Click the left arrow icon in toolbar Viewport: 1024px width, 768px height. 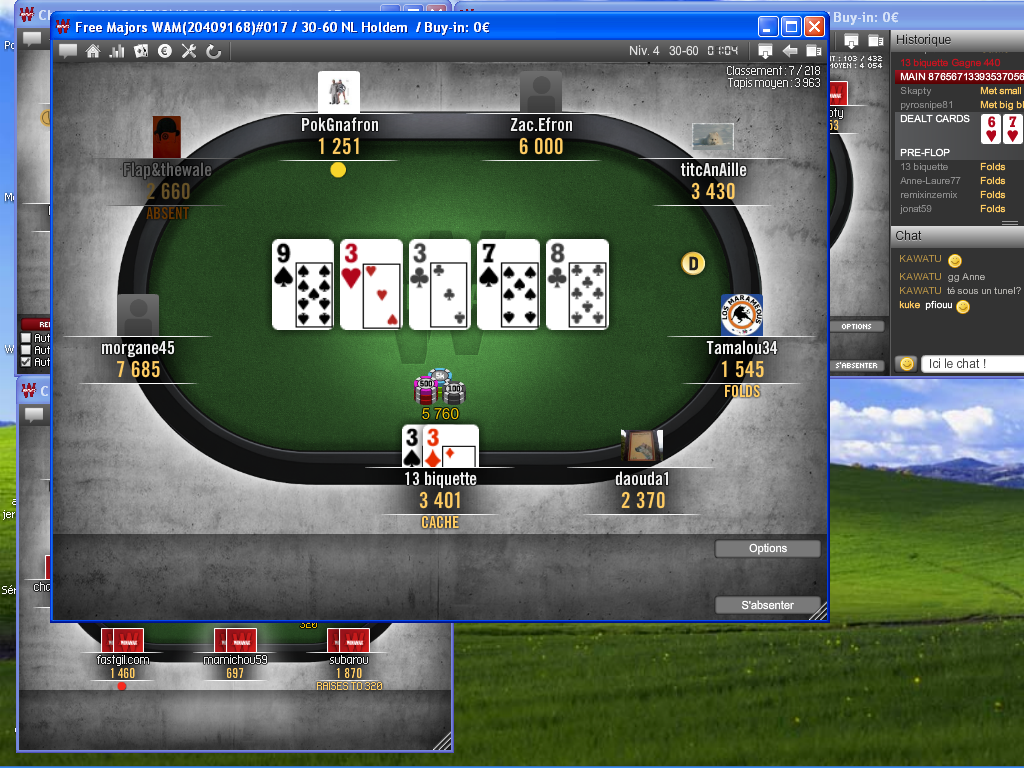789,51
